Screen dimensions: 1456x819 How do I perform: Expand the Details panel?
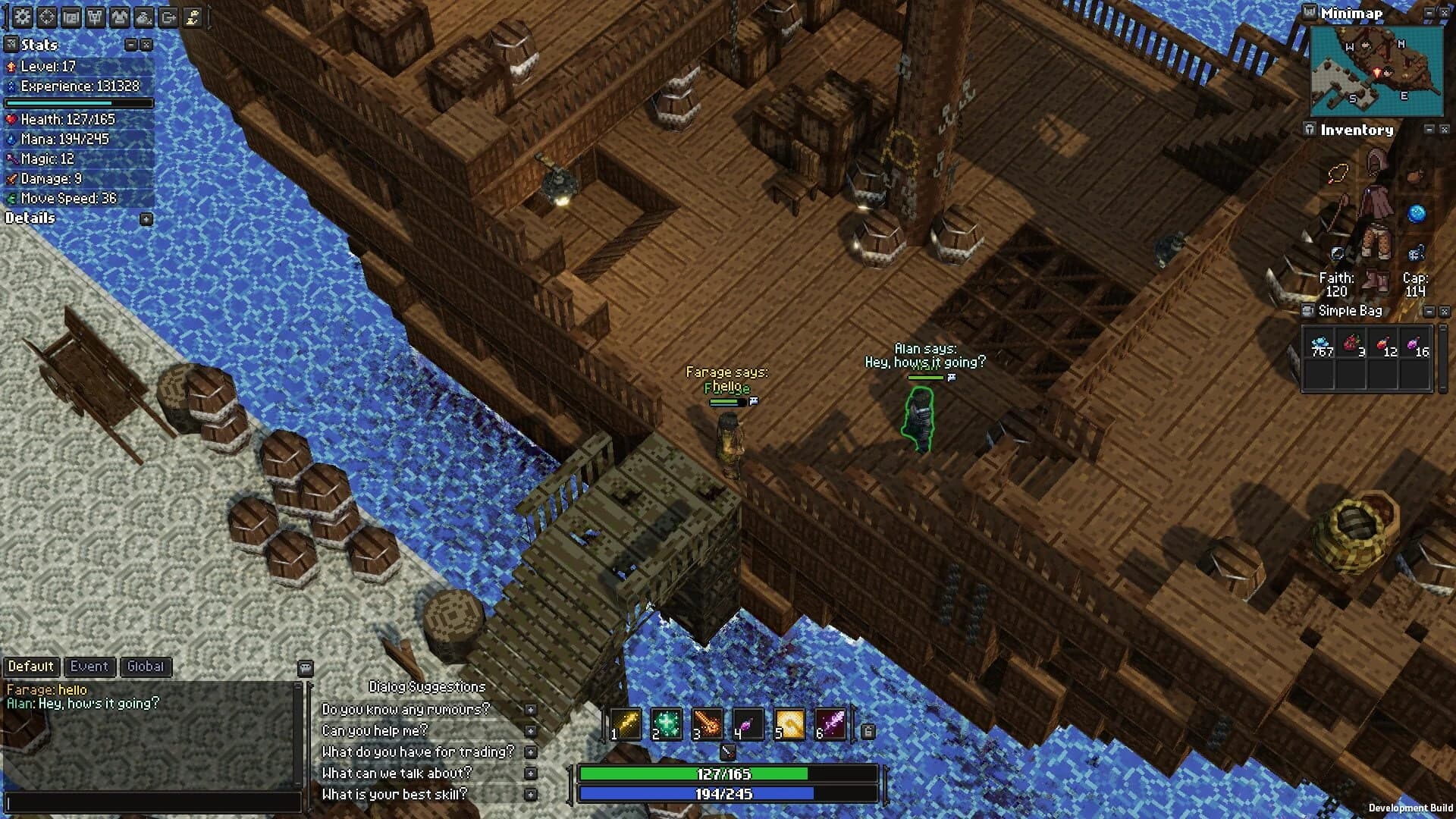tap(146, 218)
